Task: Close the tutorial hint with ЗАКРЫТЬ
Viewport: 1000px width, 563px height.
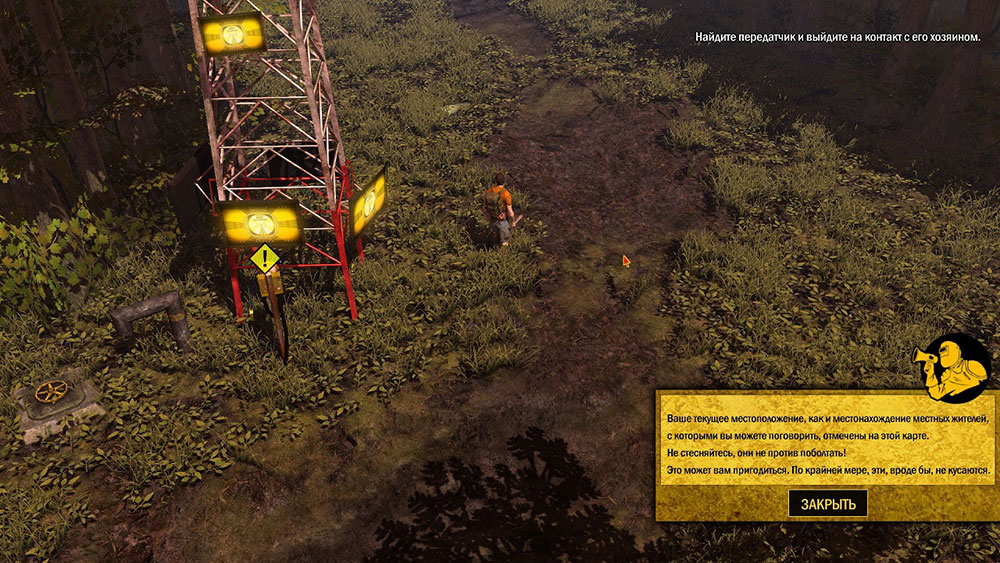Action: (828, 503)
